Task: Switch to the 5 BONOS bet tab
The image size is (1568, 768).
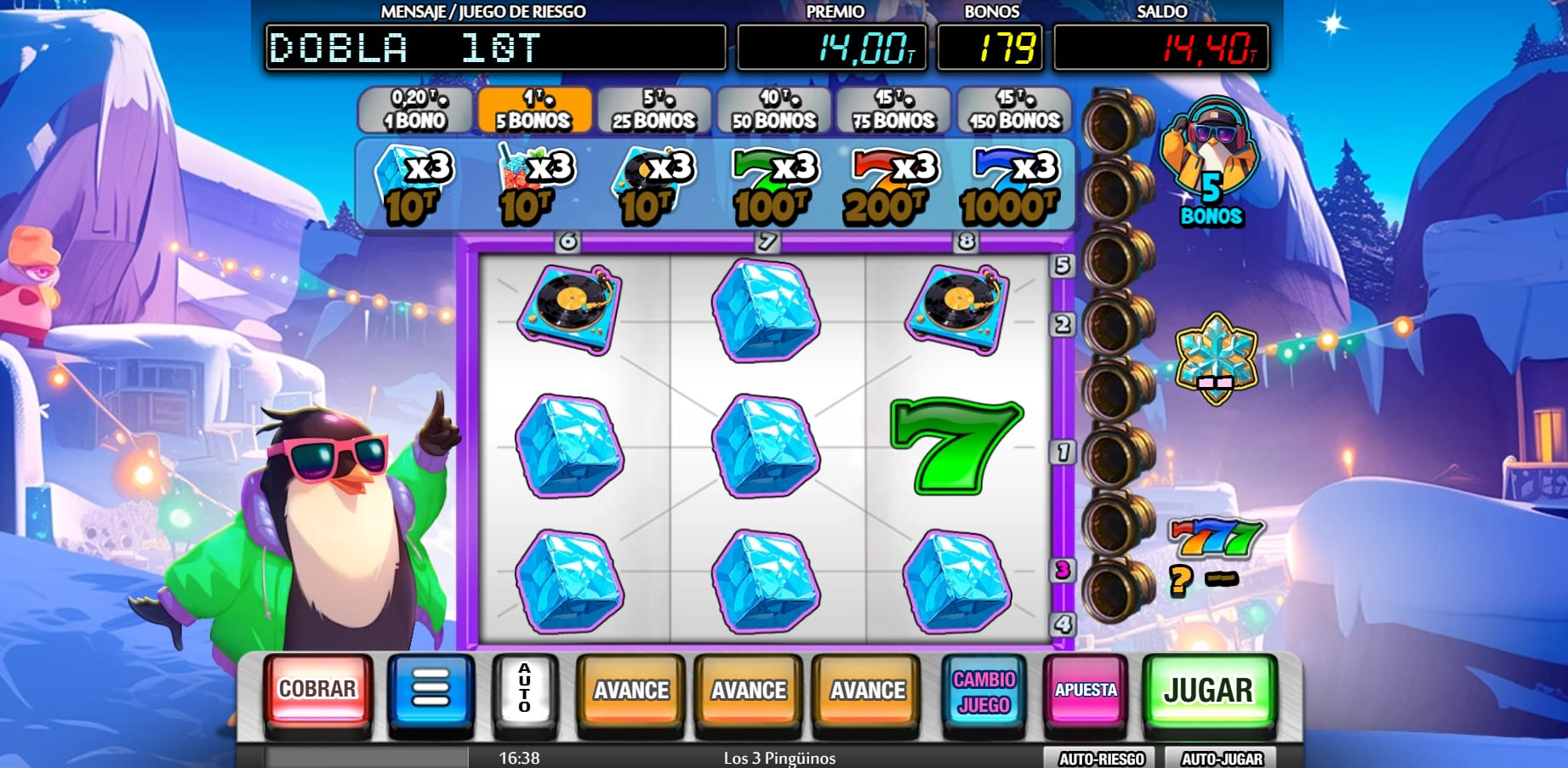Action: click(x=533, y=110)
